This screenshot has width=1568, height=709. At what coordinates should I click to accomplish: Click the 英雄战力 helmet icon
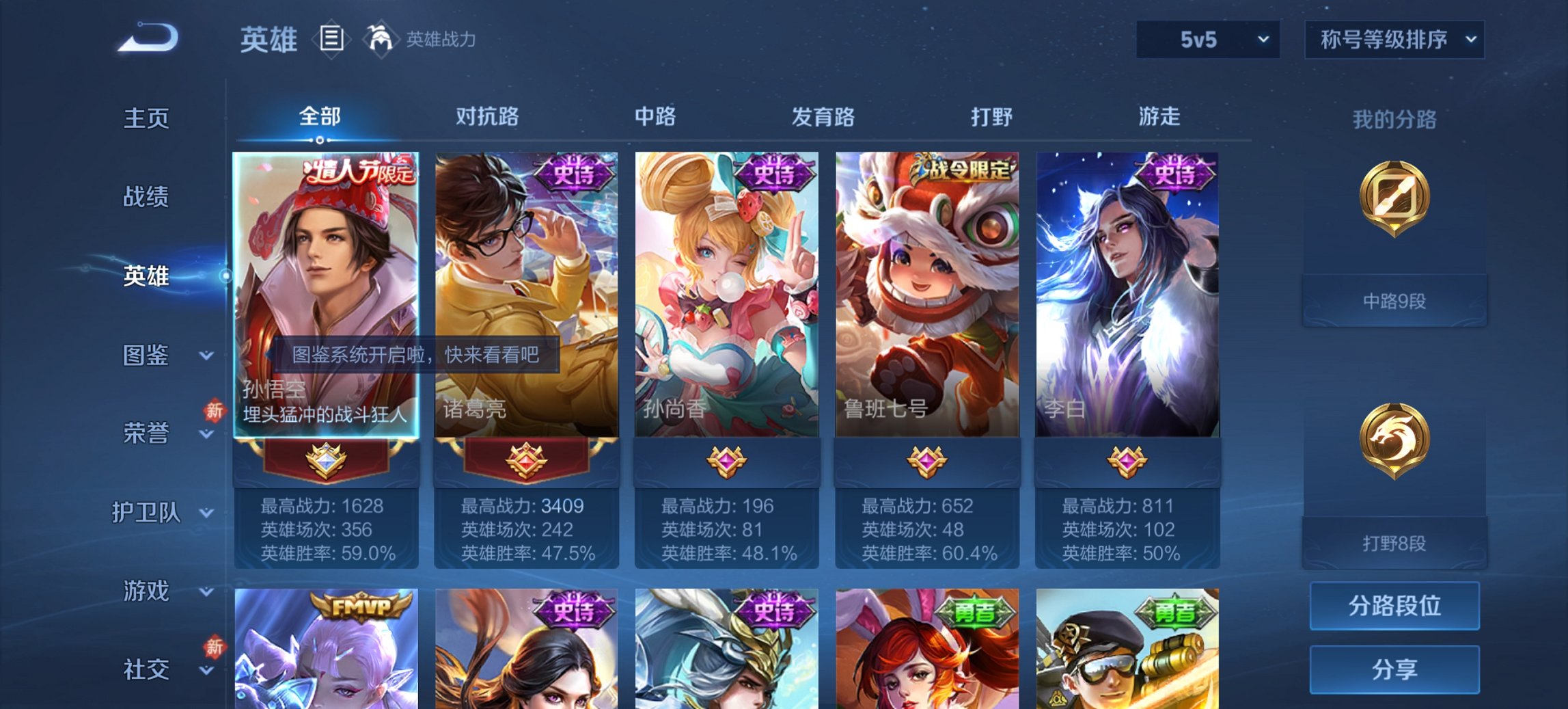(380, 40)
